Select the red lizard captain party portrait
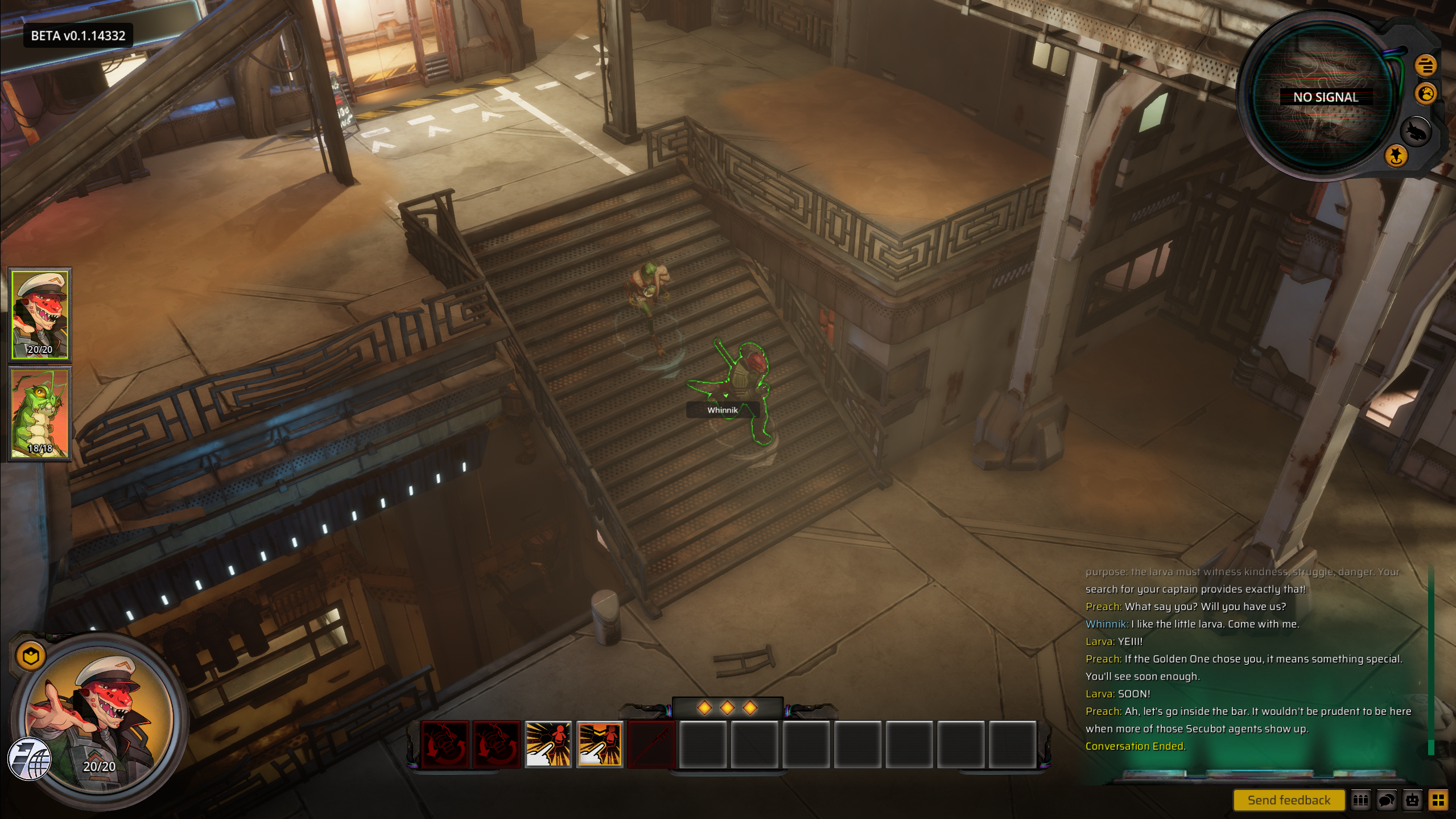This screenshot has width=1456, height=819. [40, 314]
